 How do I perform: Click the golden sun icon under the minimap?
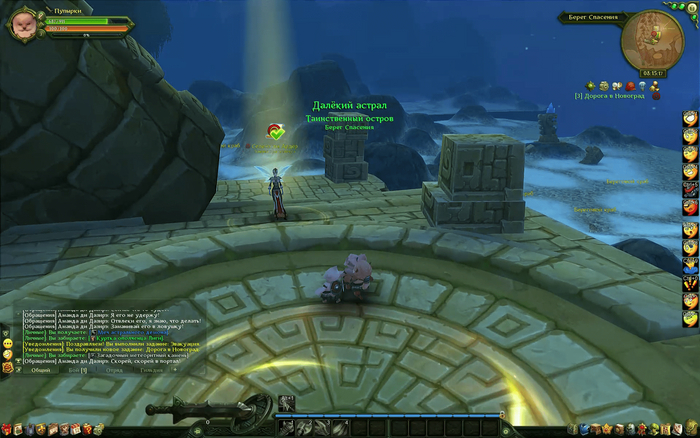(x=592, y=87)
